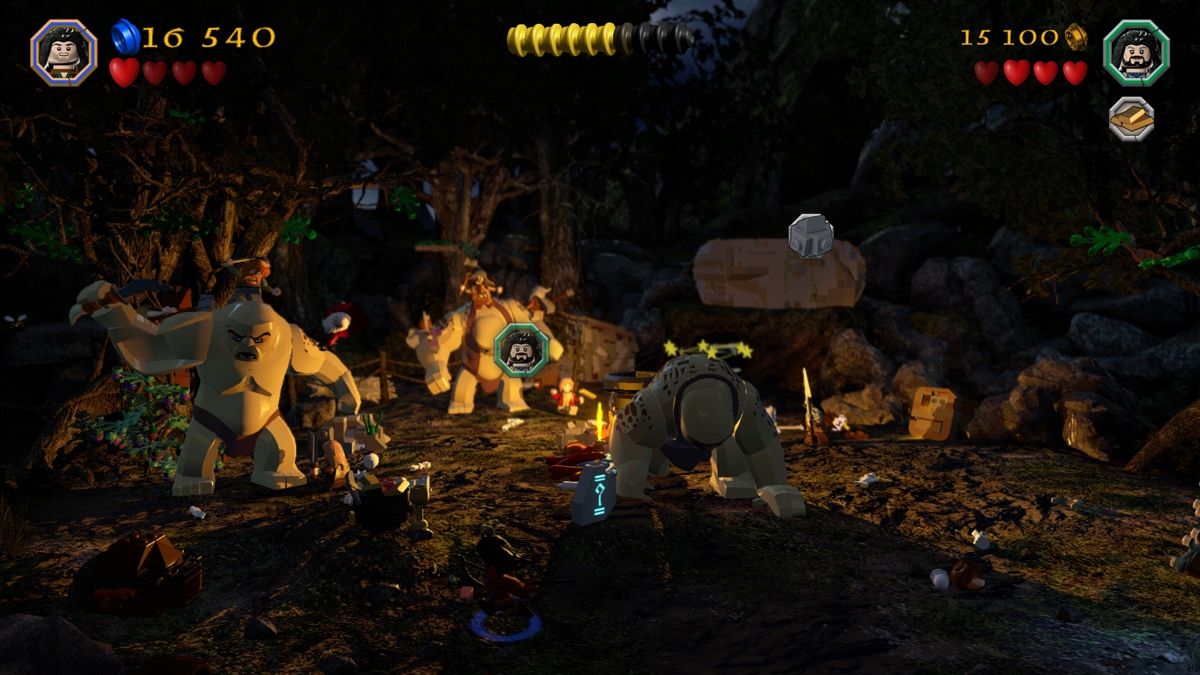The height and width of the screenshot is (675, 1200).
Task: Open the treasure item icon under player two's portrait
Action: point(1131,119)
